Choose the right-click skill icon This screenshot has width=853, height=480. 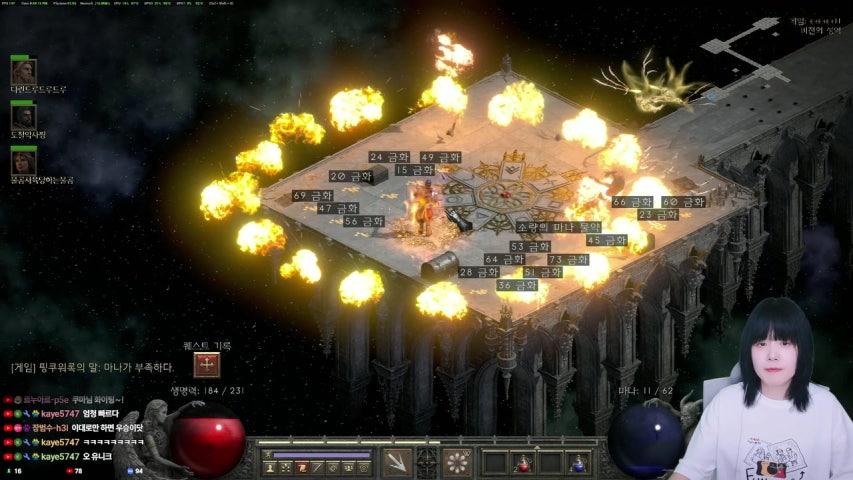point(457,462)
